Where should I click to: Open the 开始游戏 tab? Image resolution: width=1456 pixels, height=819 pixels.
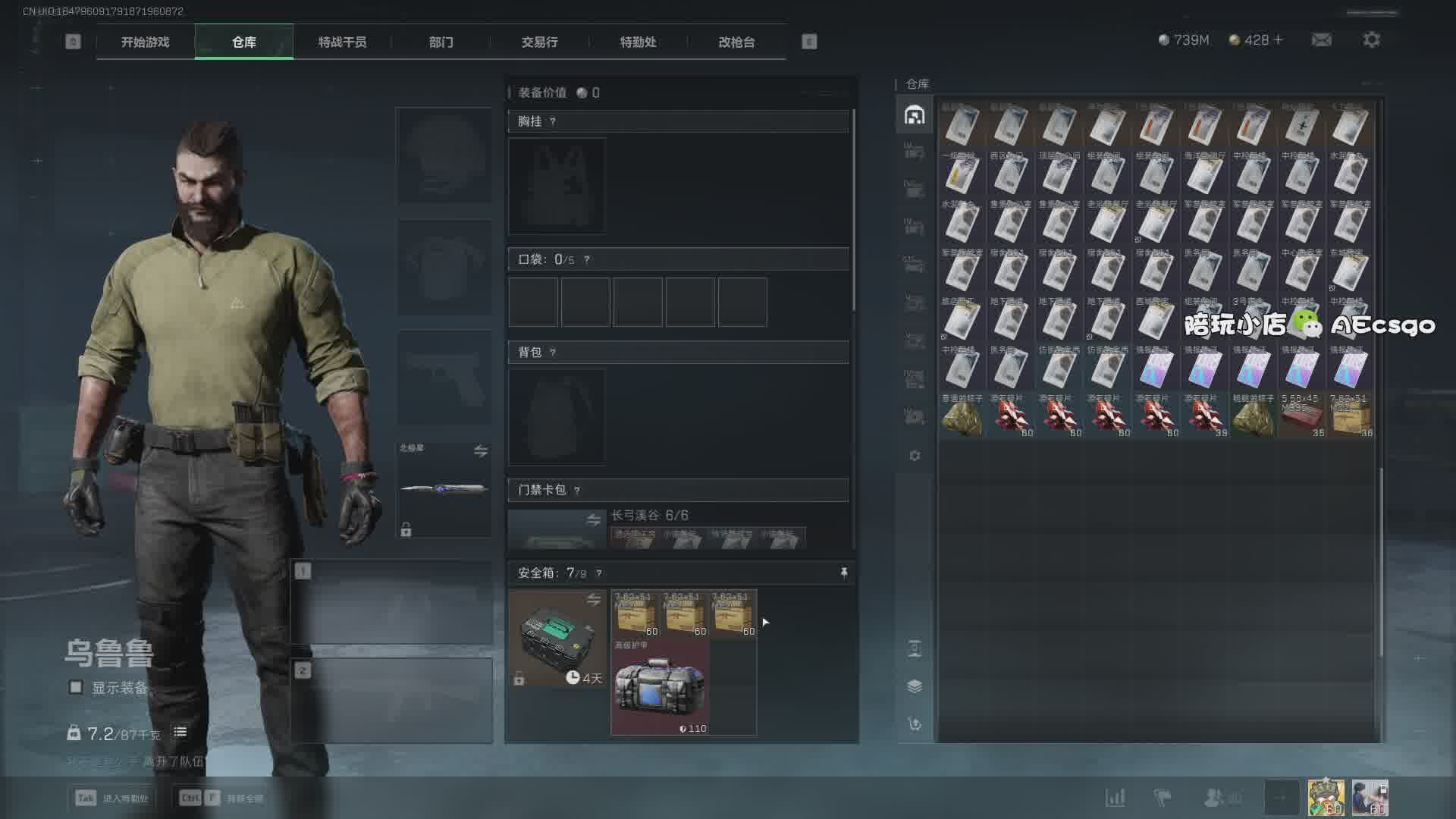[145, 42]
